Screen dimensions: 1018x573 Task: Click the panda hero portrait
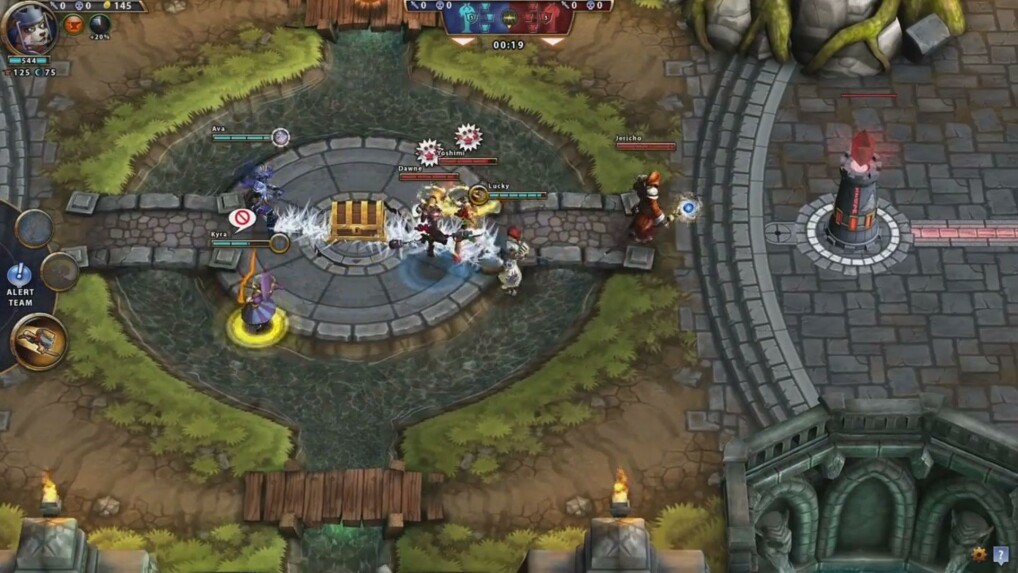tap(29, 29)
